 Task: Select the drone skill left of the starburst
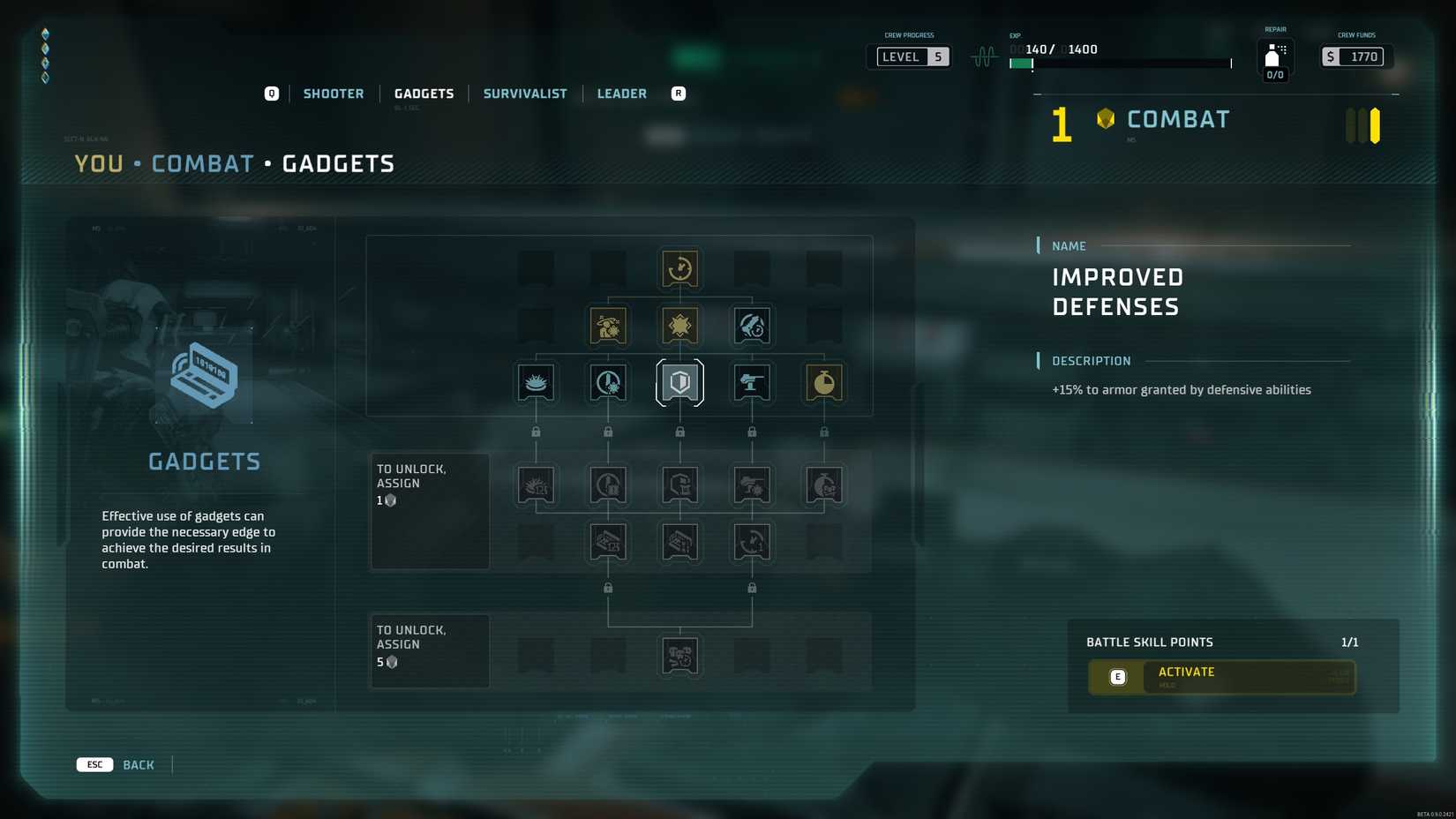[608, 325]
